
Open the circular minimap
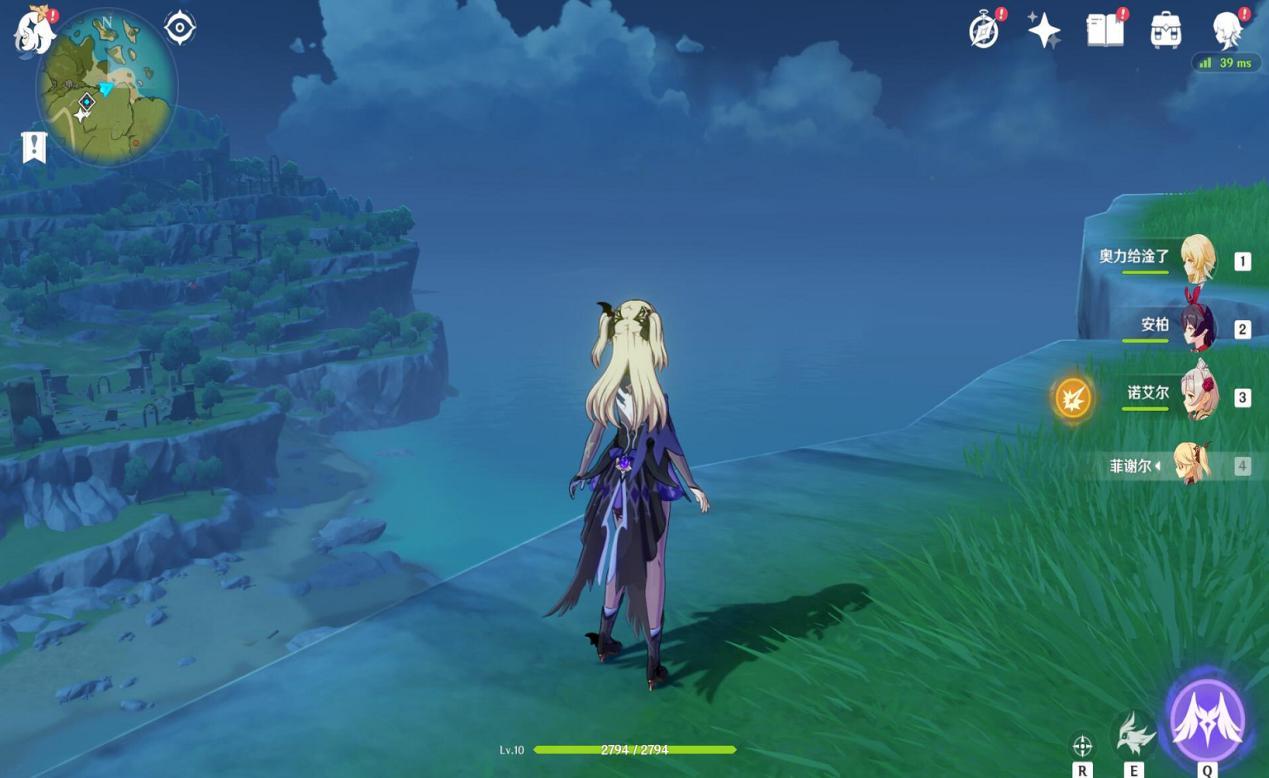point(106,88)
